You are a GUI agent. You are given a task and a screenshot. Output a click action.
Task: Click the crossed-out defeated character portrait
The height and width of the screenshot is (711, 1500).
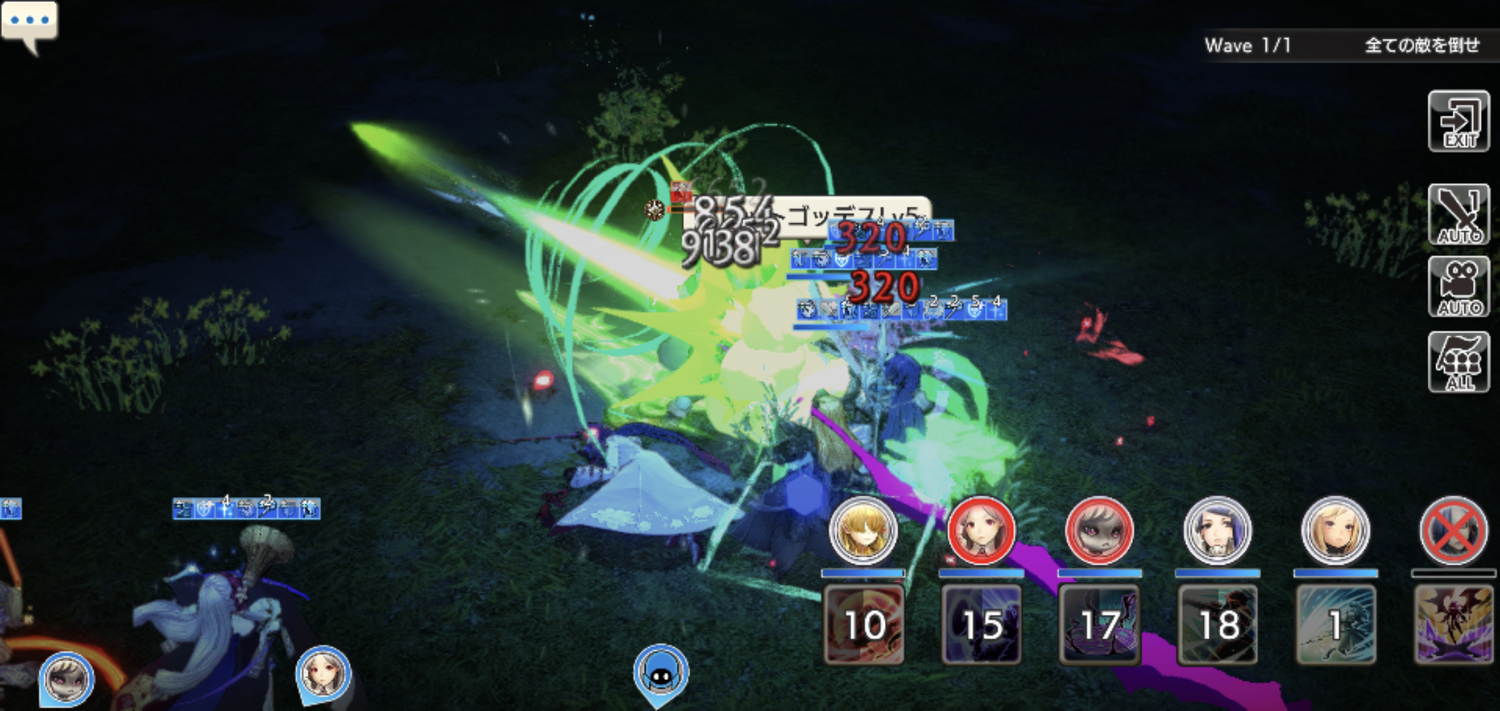(1453, 530)
